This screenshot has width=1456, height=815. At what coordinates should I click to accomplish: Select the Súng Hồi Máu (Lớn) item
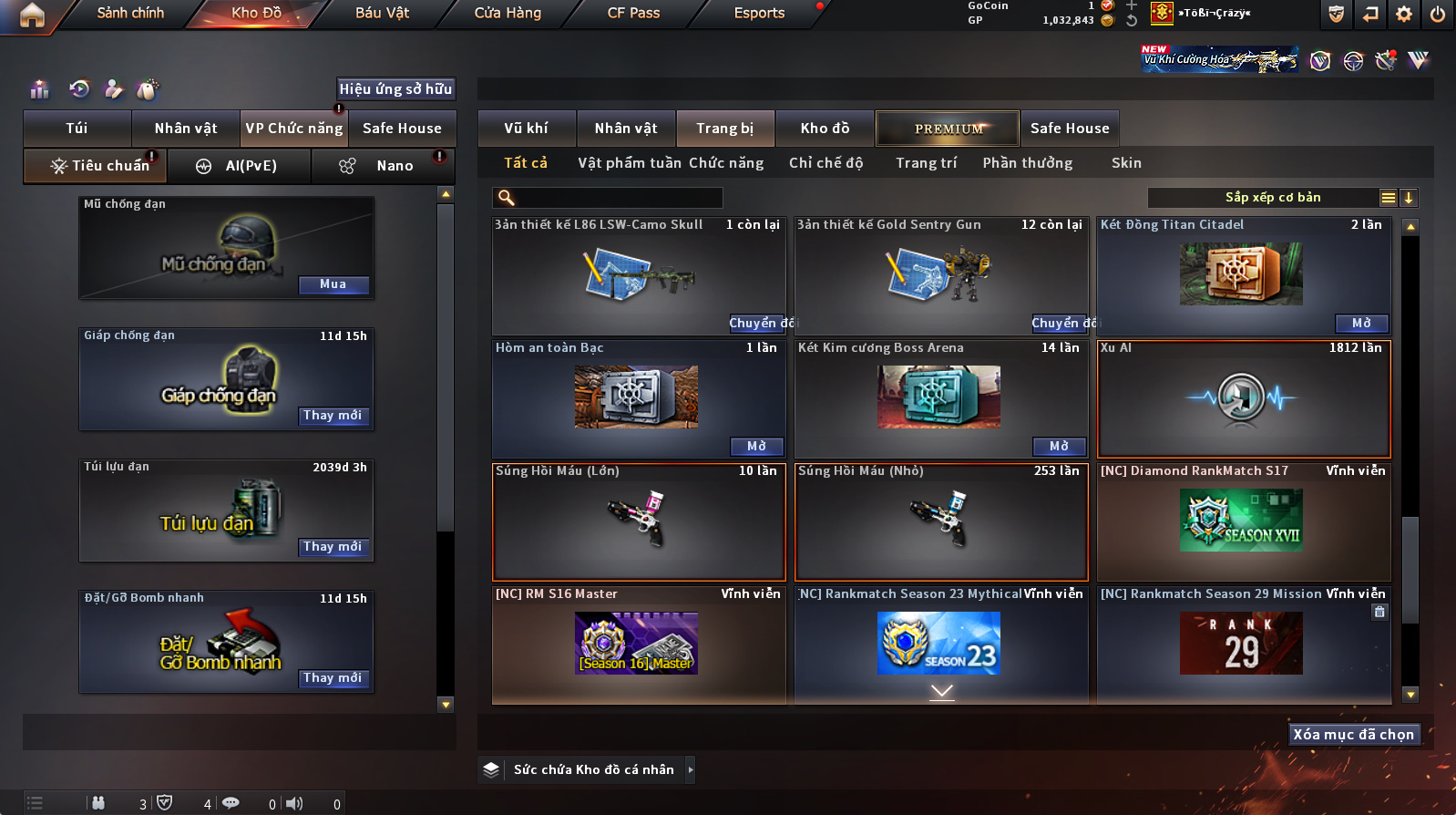[639, 521]
